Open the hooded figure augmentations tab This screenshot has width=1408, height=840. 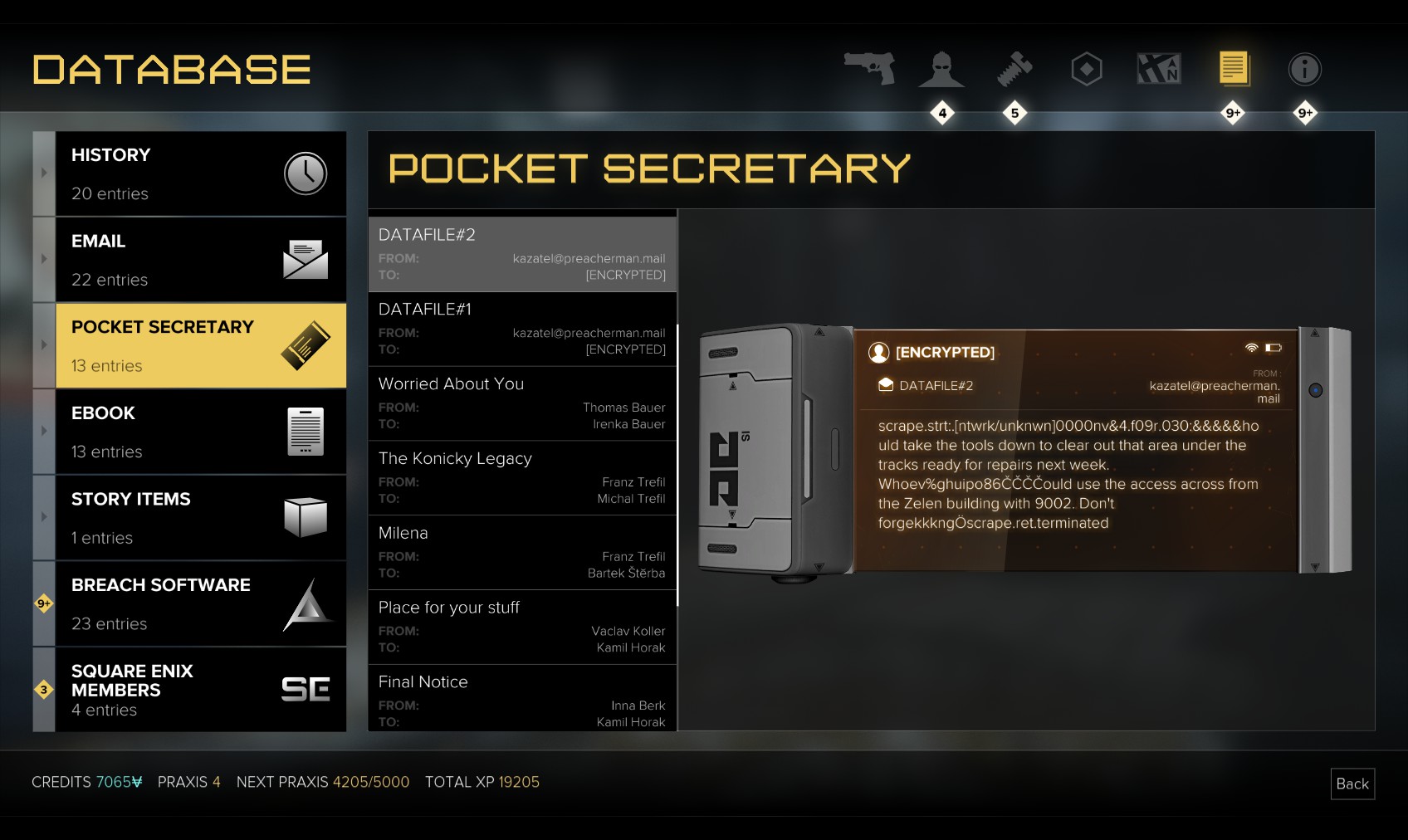[941, 70]
